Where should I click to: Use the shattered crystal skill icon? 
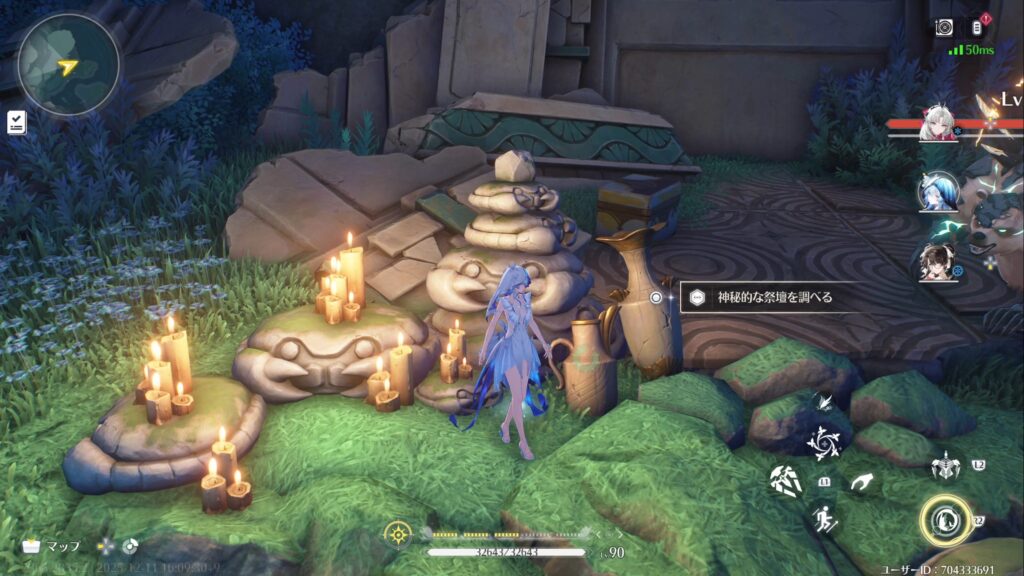point(784,481)
